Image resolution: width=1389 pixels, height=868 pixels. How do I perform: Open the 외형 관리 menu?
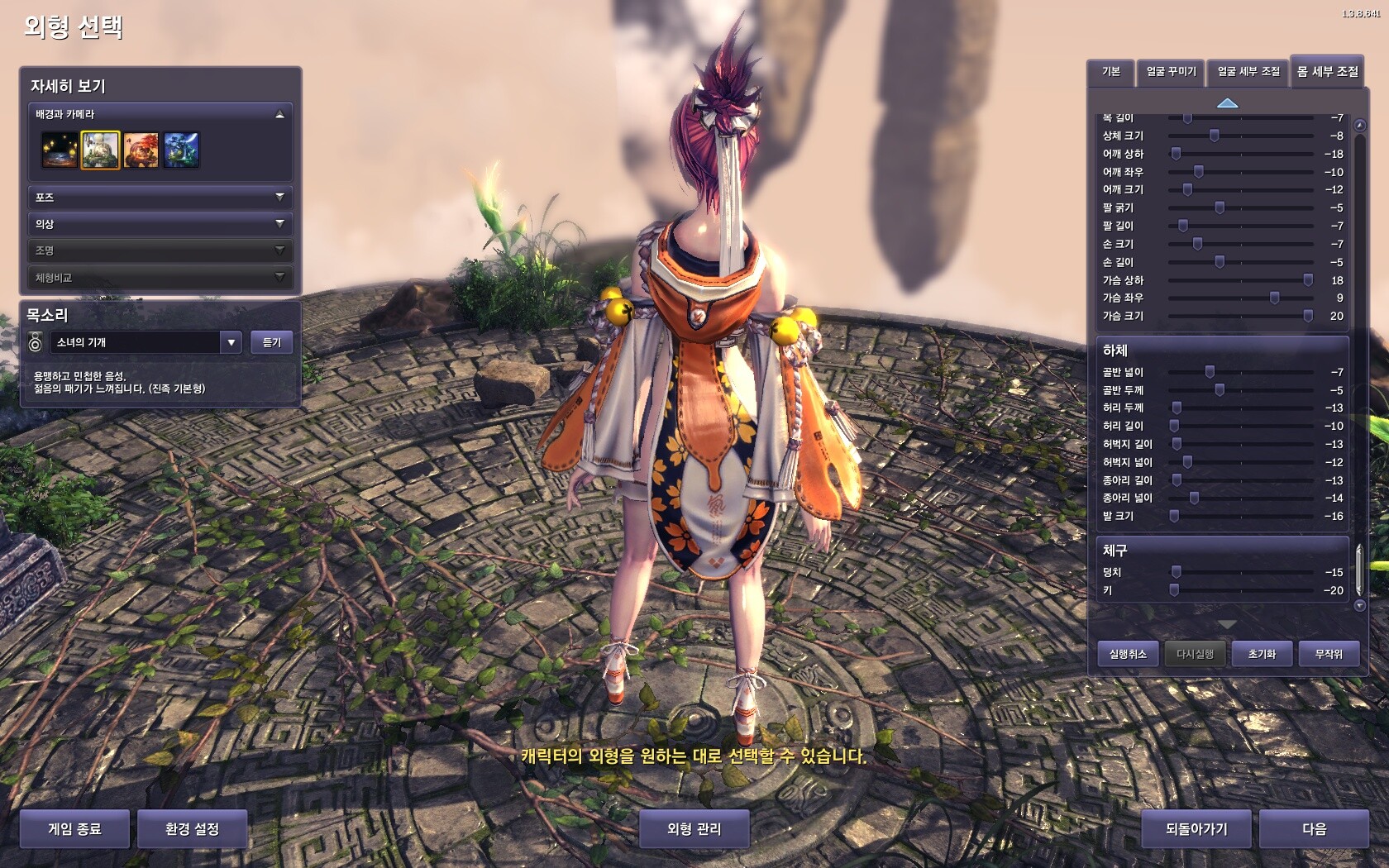point(694,828)
